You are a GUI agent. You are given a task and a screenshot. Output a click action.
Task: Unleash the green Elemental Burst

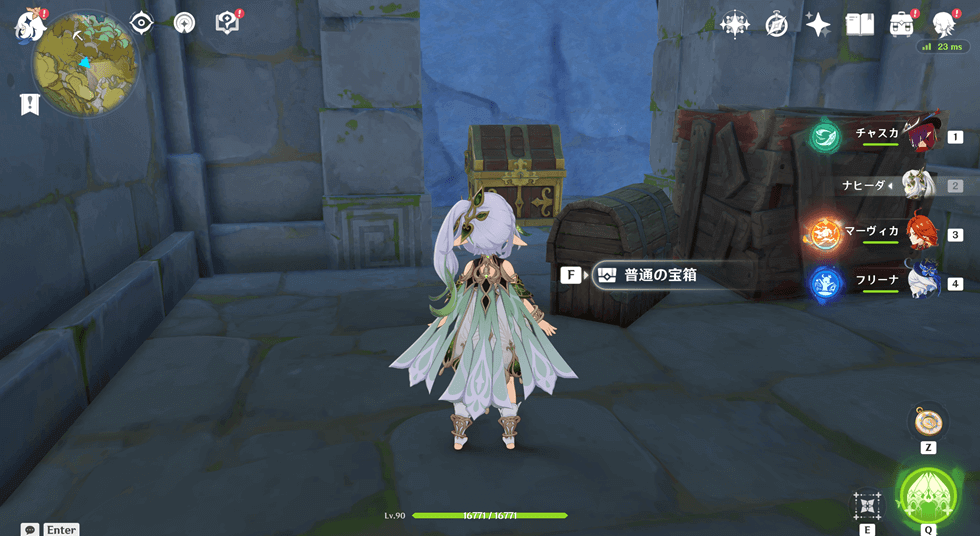click(x=927, y=493)
